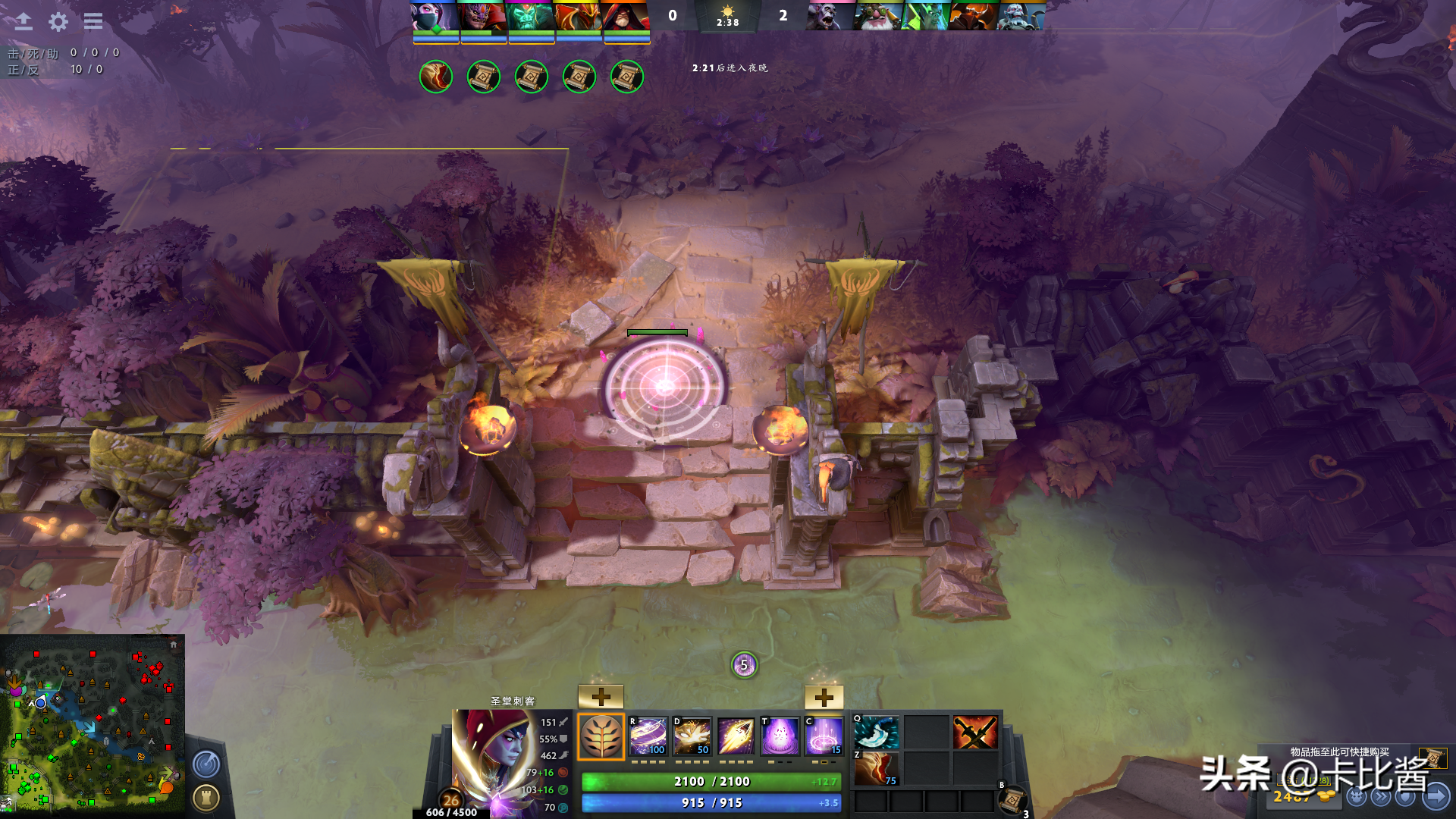Click on the minimap

(x=93, y=726)
